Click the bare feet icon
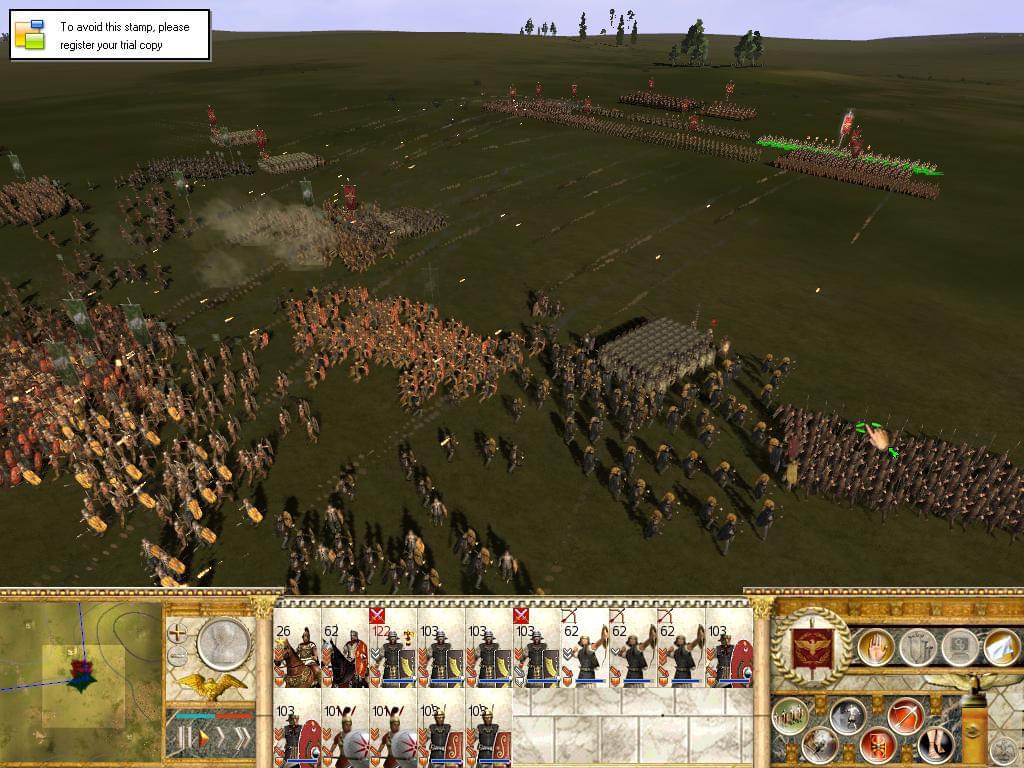 (x=936, y=745)
